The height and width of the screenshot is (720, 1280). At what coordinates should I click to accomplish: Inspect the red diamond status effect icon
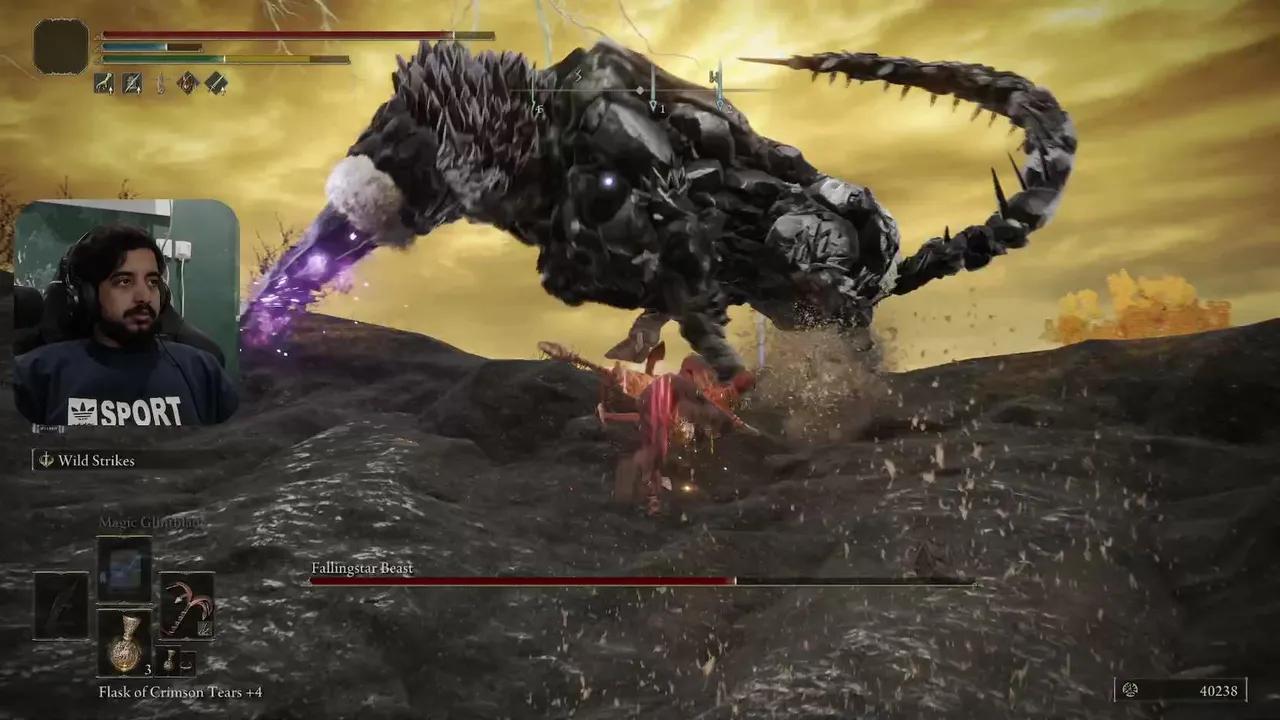187,83
